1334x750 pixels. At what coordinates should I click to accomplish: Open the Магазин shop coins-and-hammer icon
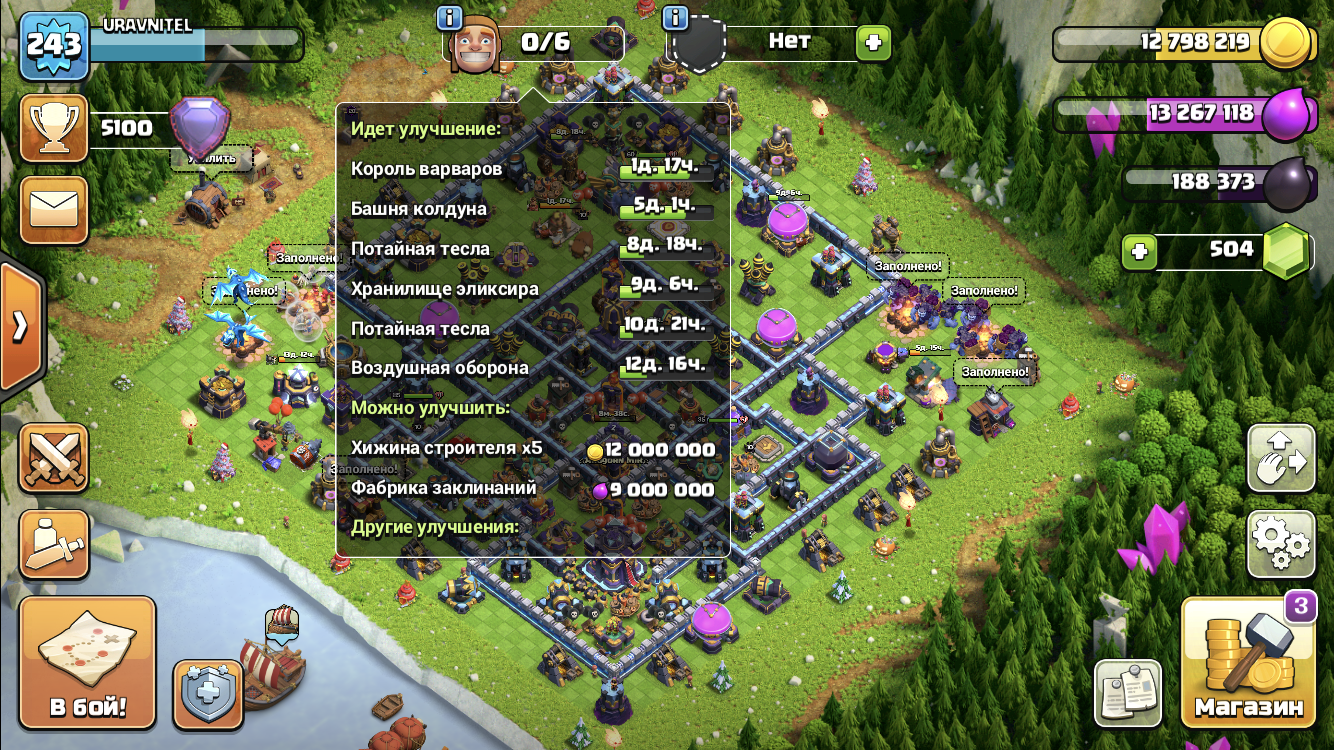click(x=1249, y=660)
